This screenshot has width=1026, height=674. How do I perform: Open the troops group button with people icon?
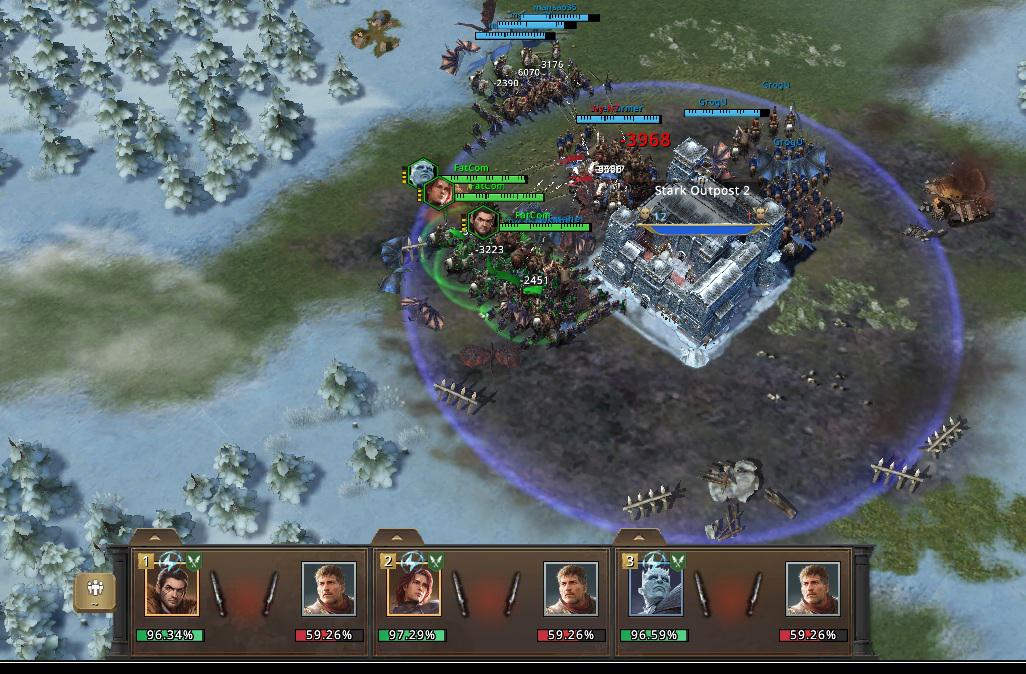95,590
